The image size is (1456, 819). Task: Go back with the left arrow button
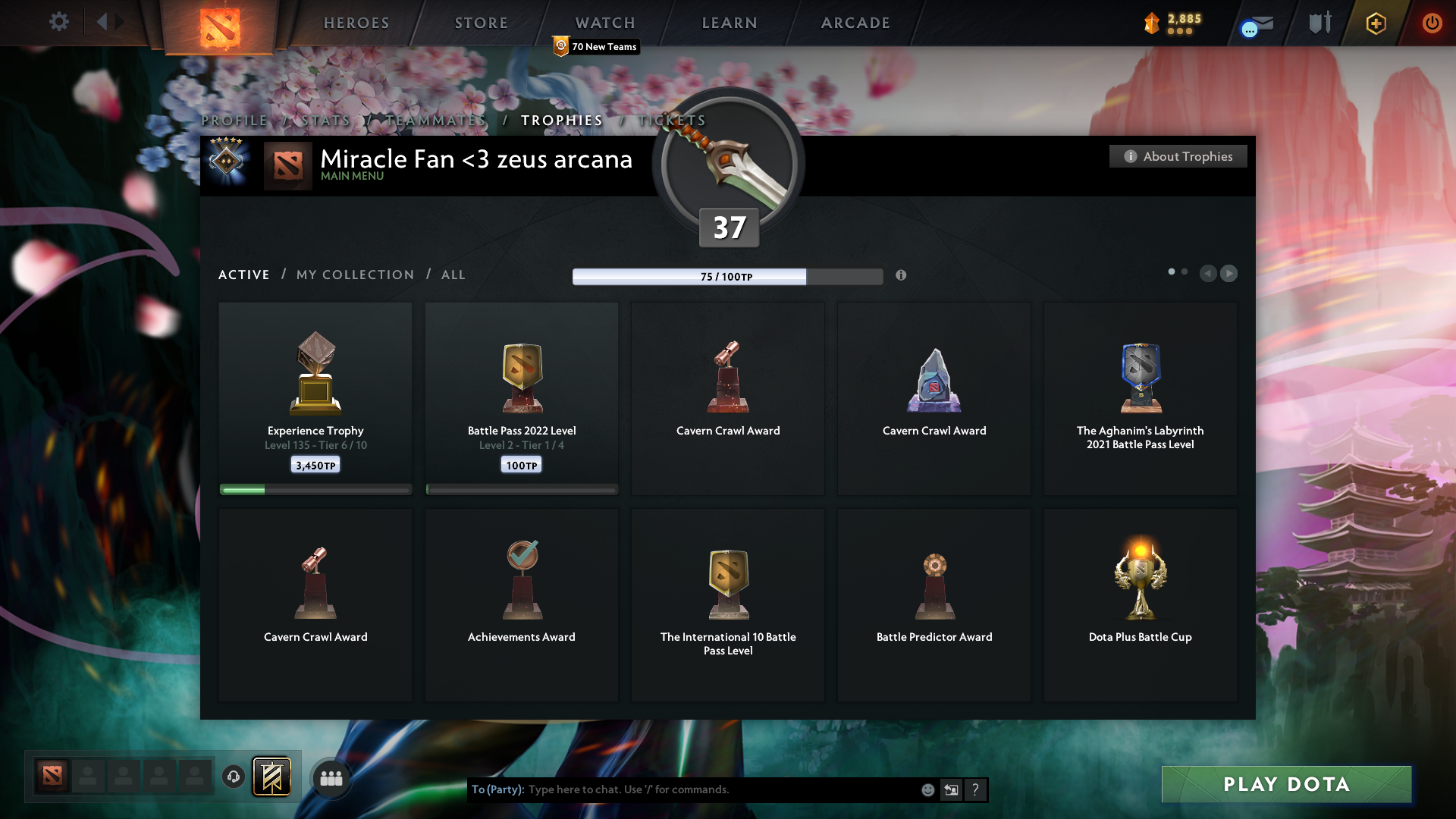(1209, 274)
